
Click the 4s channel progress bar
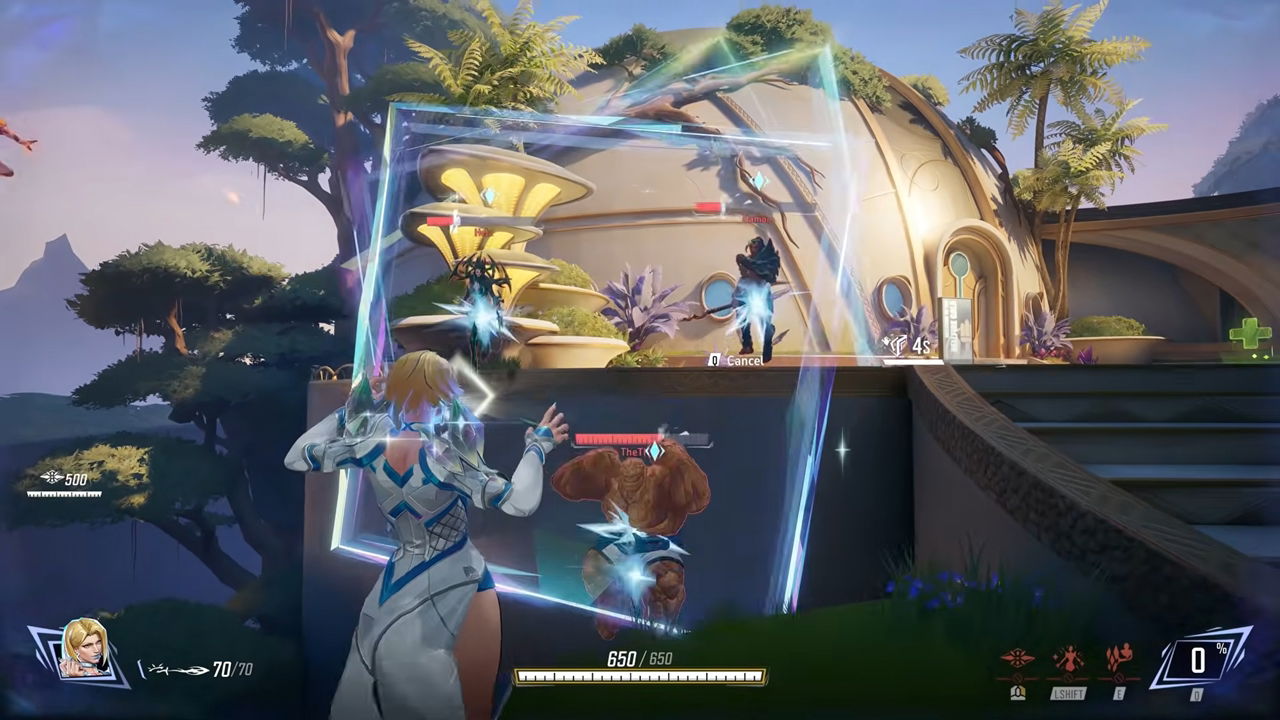pyautogui.click(x=912, y=360)
